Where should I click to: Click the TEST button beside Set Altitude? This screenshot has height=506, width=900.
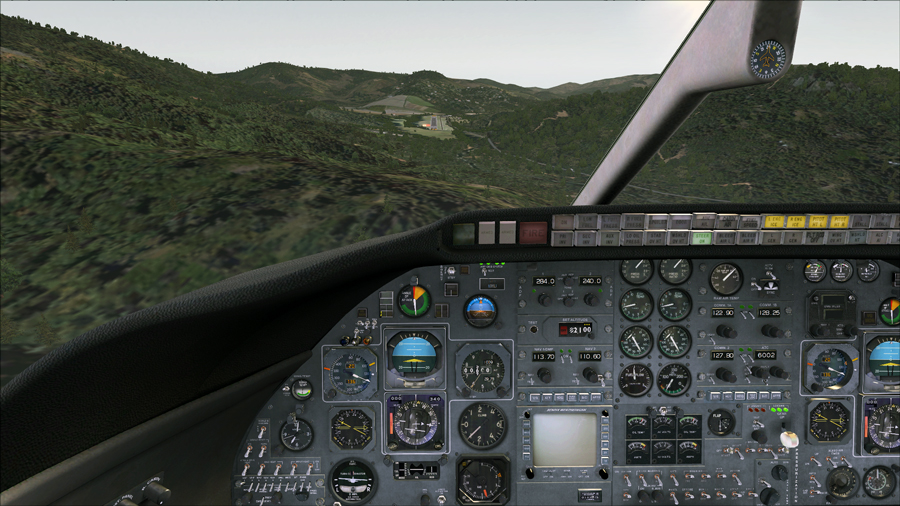tap(533, 328)
